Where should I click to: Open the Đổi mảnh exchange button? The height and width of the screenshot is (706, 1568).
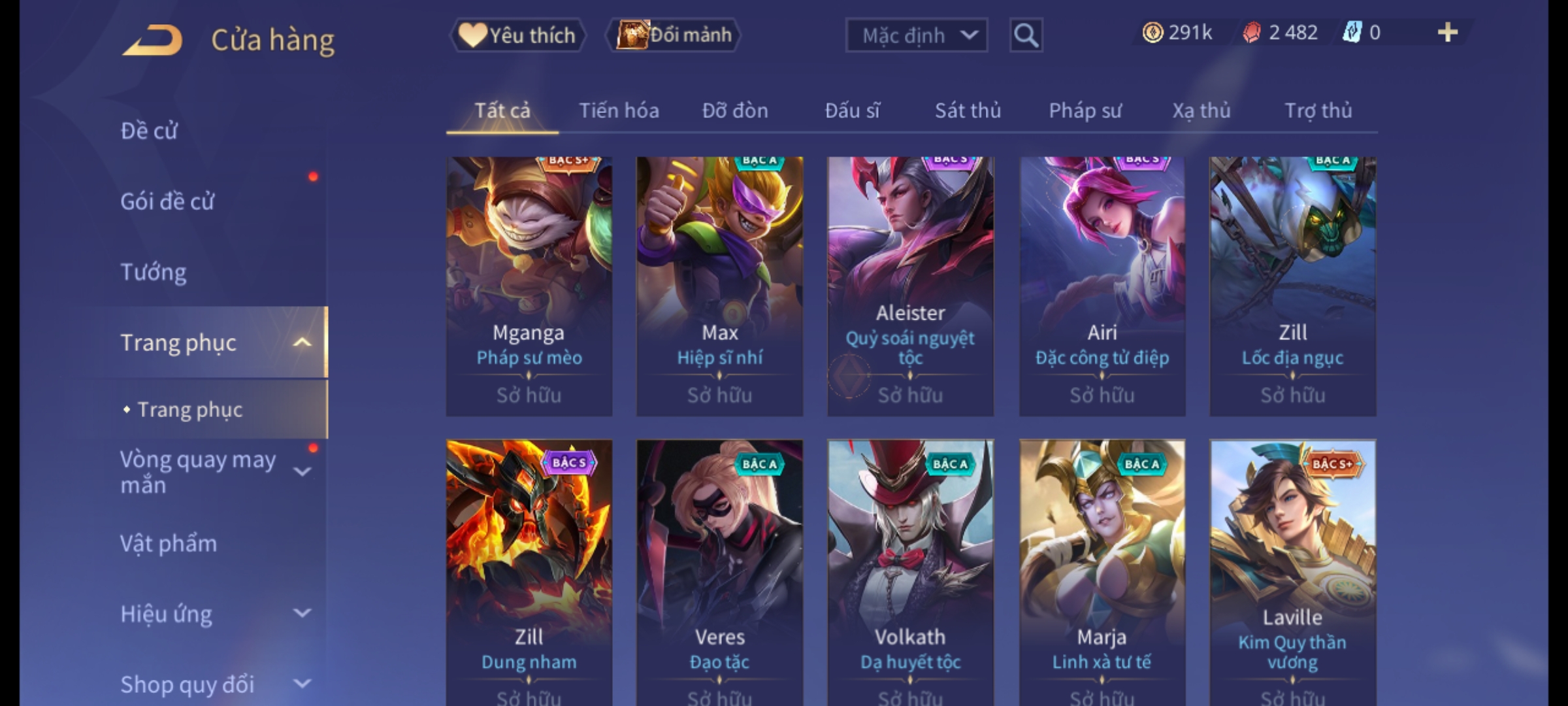coord(674,35)
